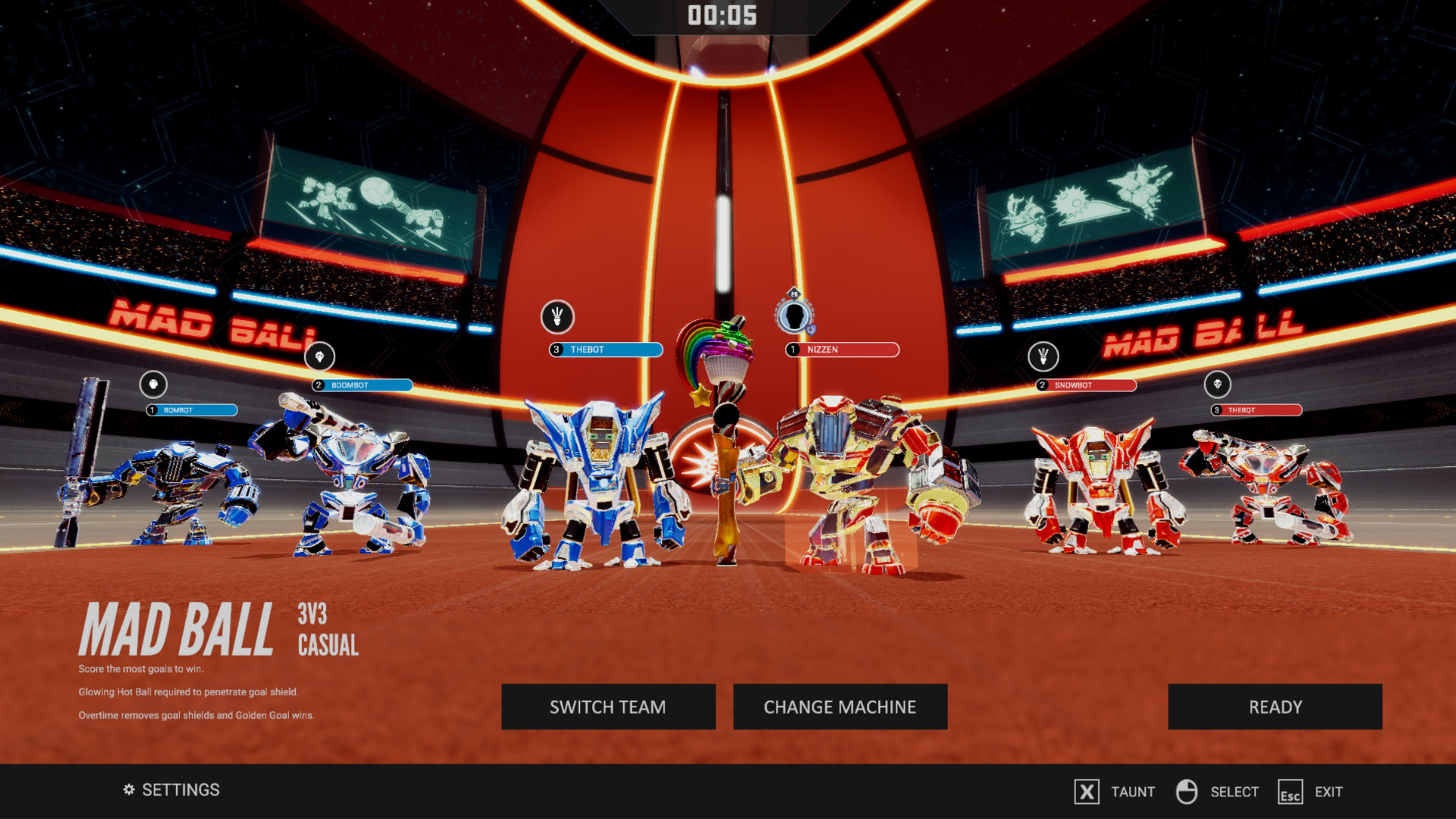This screenshot has width=1456, height=819.
Task: Toggle the Taunt option
Action: 1133,791
